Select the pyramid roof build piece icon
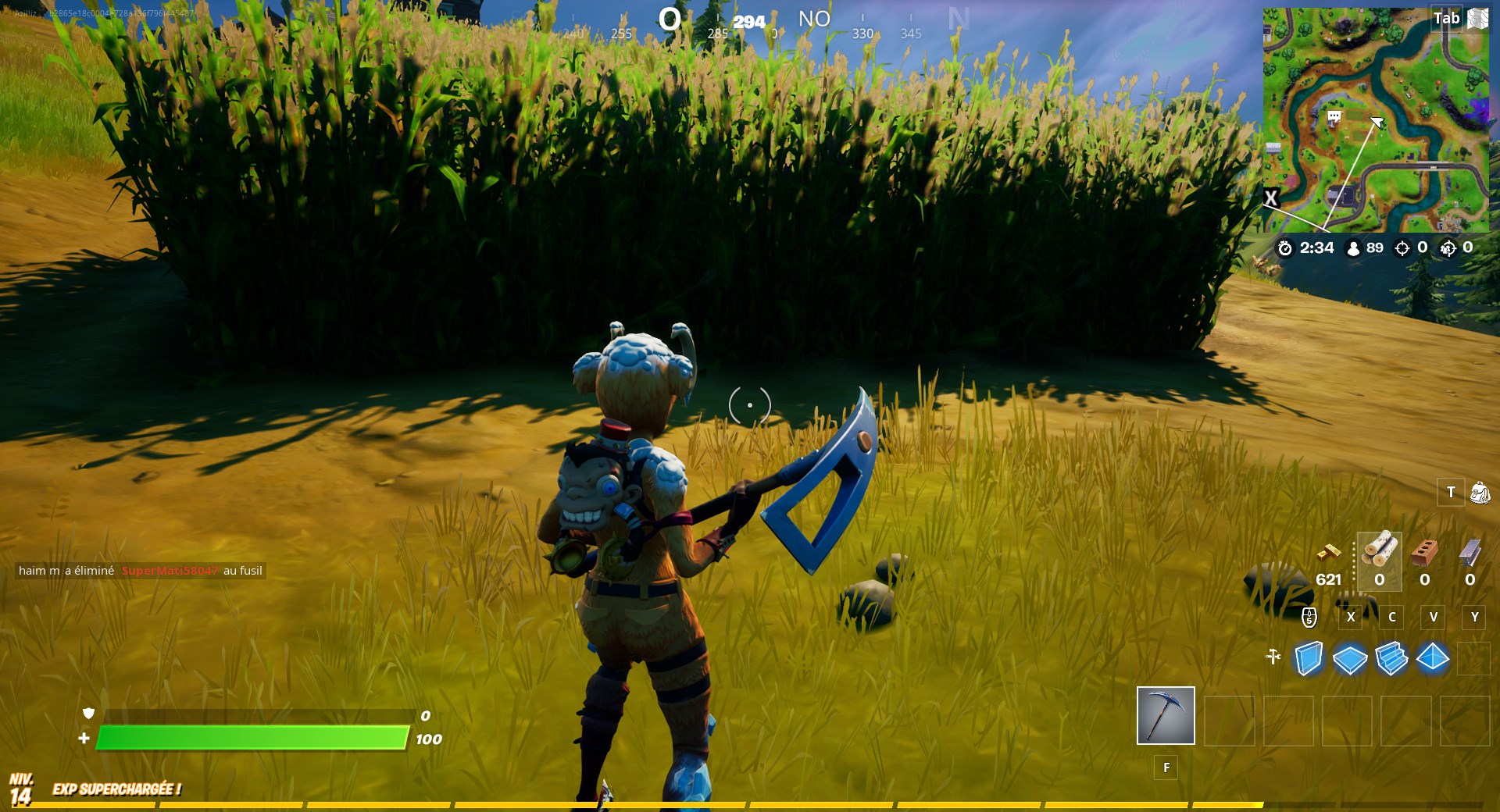Viewport: 1500px width, 812px height. pos(1431,657)
